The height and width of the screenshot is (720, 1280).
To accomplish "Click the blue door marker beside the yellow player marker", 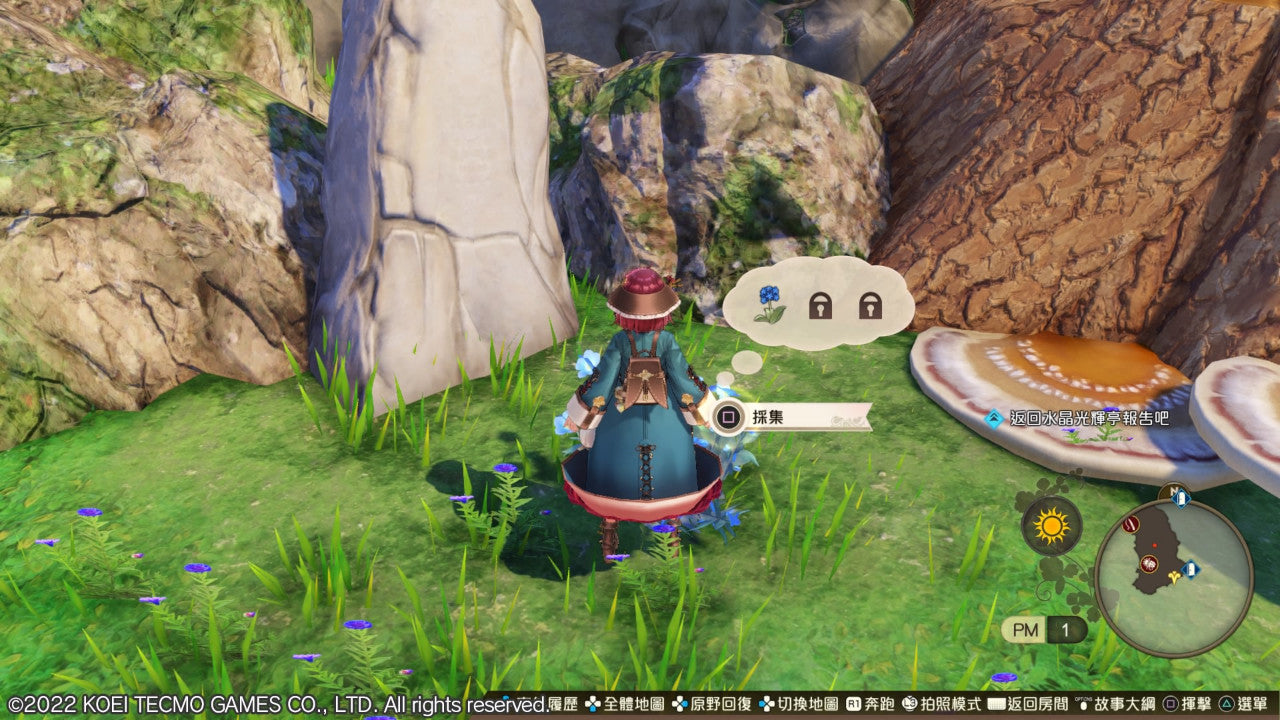I will (x=1190, y=570).
